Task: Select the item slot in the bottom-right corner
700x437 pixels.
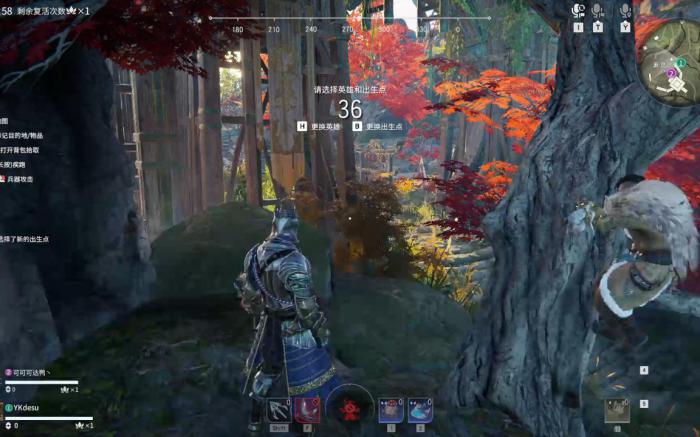Action: 618,410
